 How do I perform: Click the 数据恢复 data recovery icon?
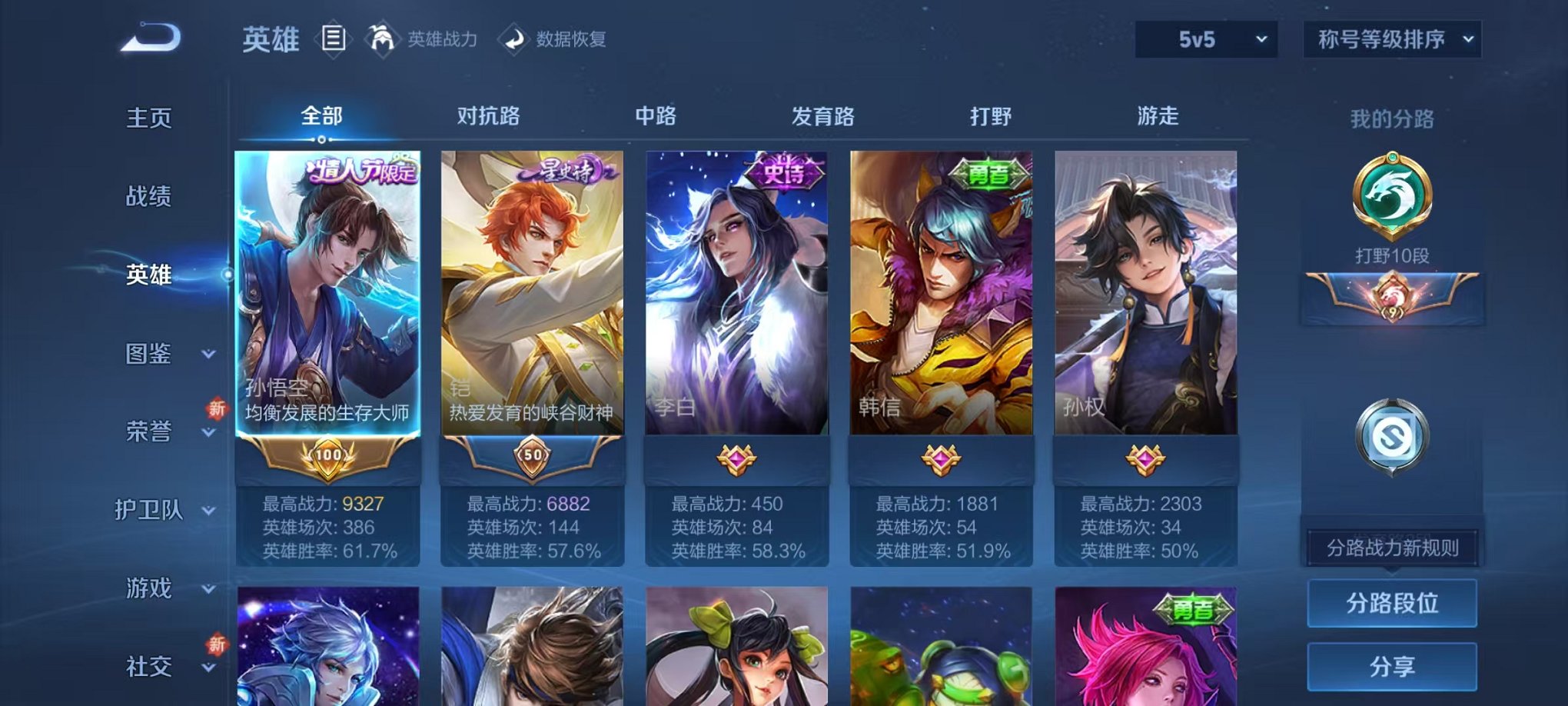(x=513, y=40)
